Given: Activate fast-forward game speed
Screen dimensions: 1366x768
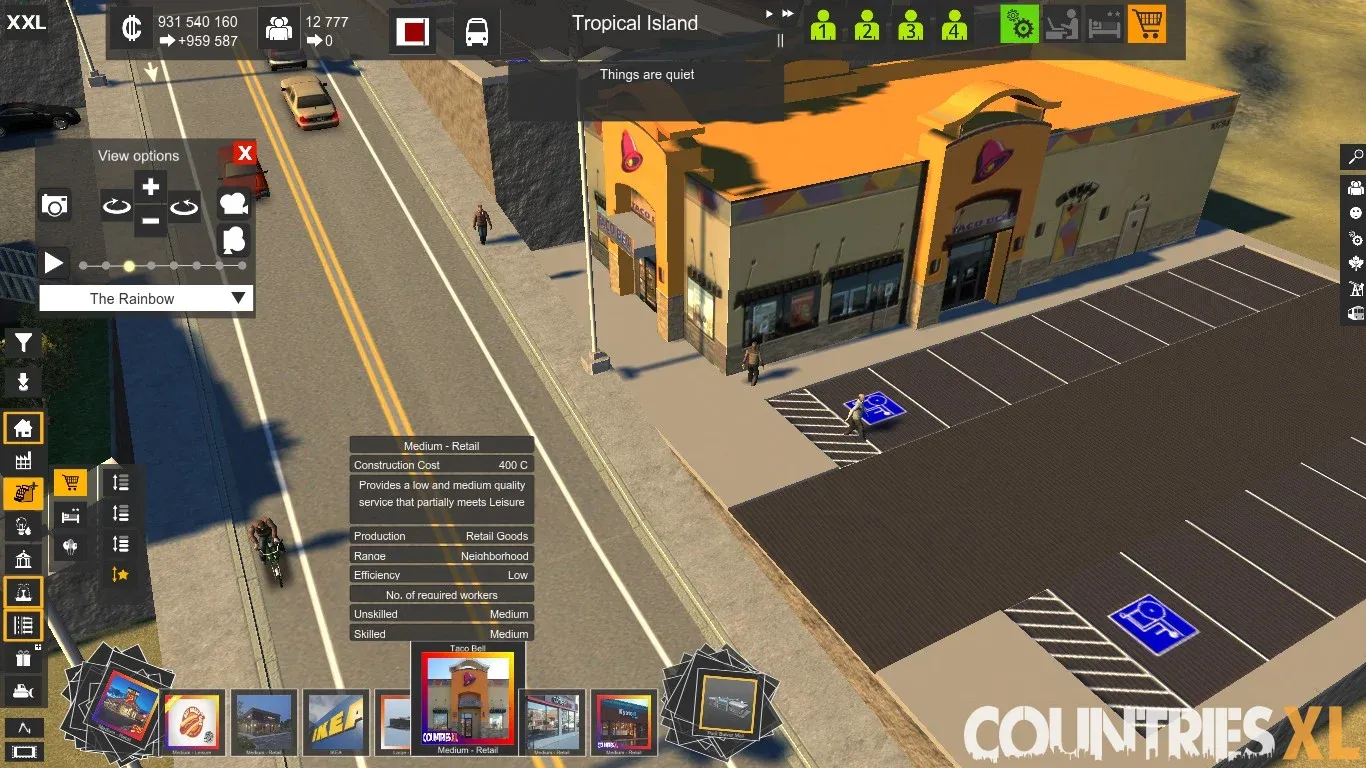Looking at the screenshot, I should coord(788,14).
